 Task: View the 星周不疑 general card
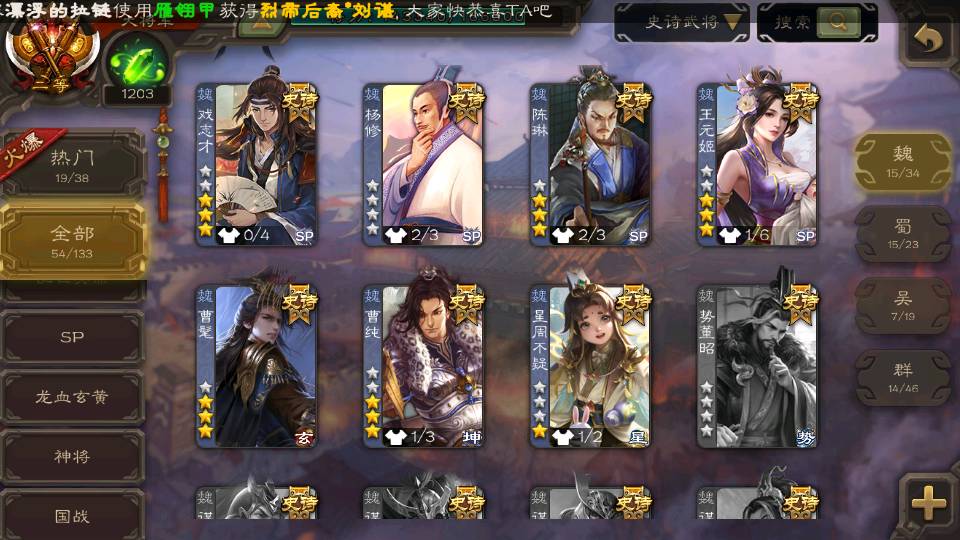pyautogui.click(x=590, y=367)
